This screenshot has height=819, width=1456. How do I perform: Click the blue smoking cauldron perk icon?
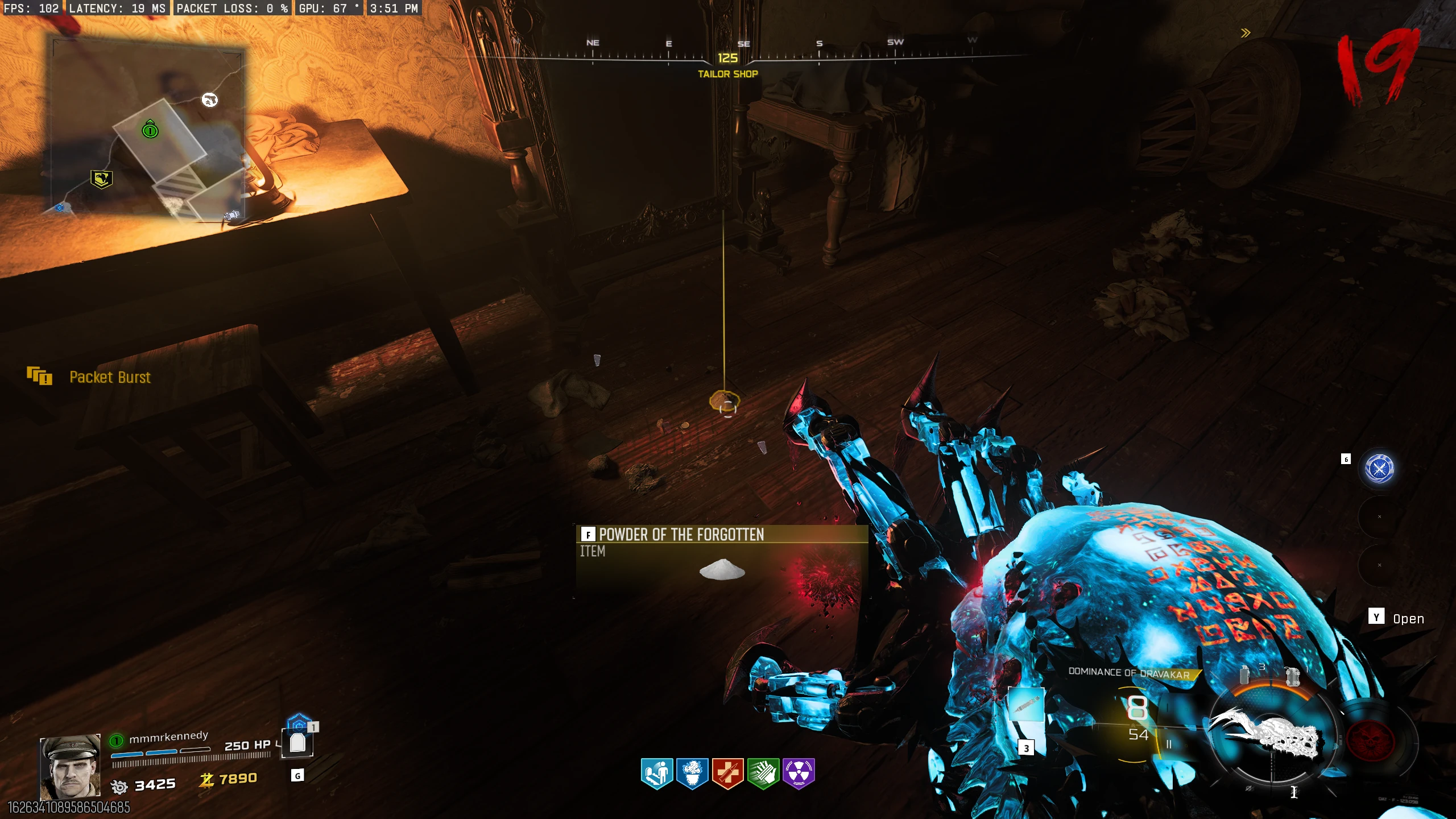(x=692, y=773)
